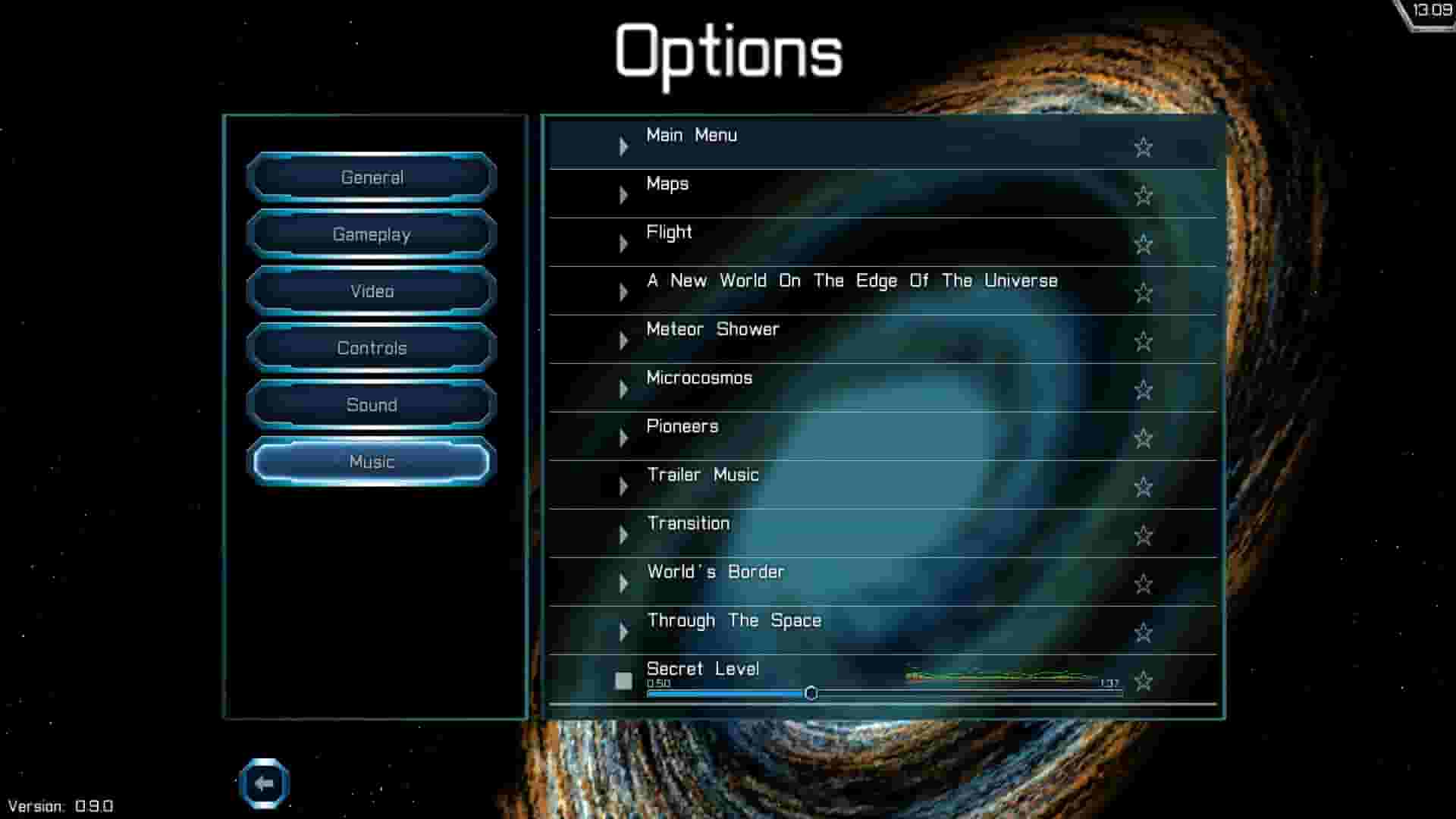Select the Controls settings button
This screenshot has height=819, width=1456.
371,347
